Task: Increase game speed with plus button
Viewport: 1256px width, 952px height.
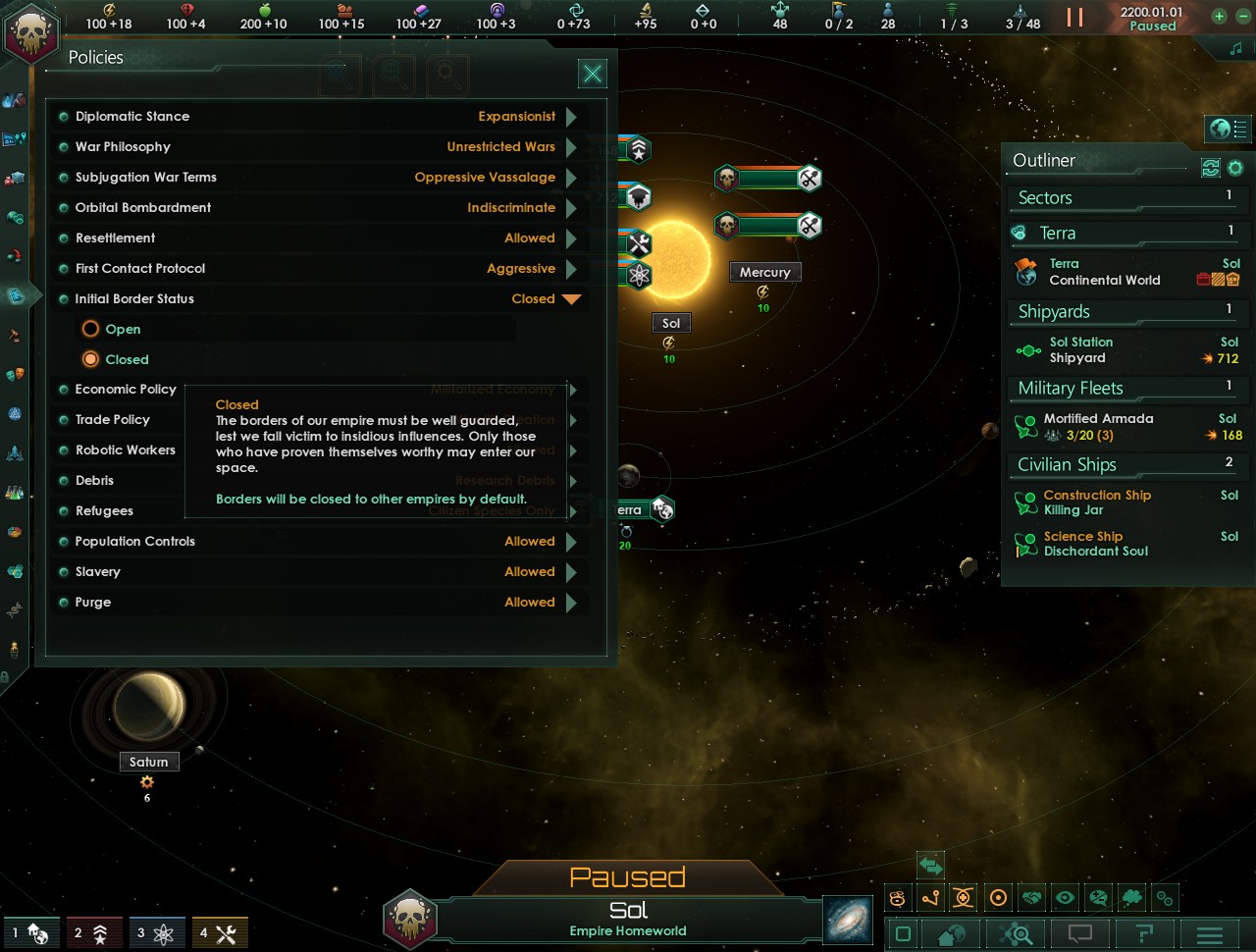Action: 1219,16
